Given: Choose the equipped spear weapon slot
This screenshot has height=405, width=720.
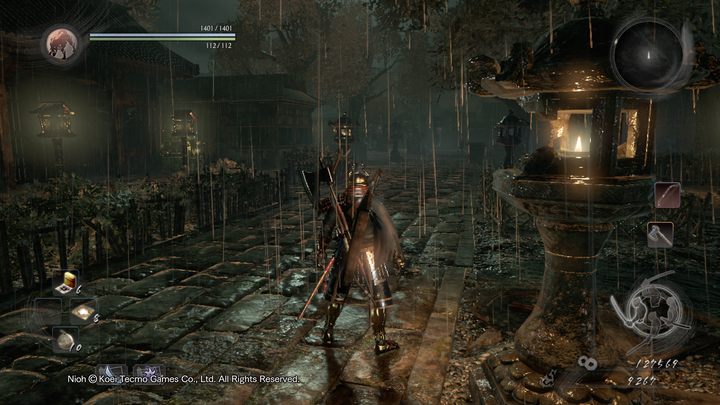Looking at the screenshot, I should 668,195.
